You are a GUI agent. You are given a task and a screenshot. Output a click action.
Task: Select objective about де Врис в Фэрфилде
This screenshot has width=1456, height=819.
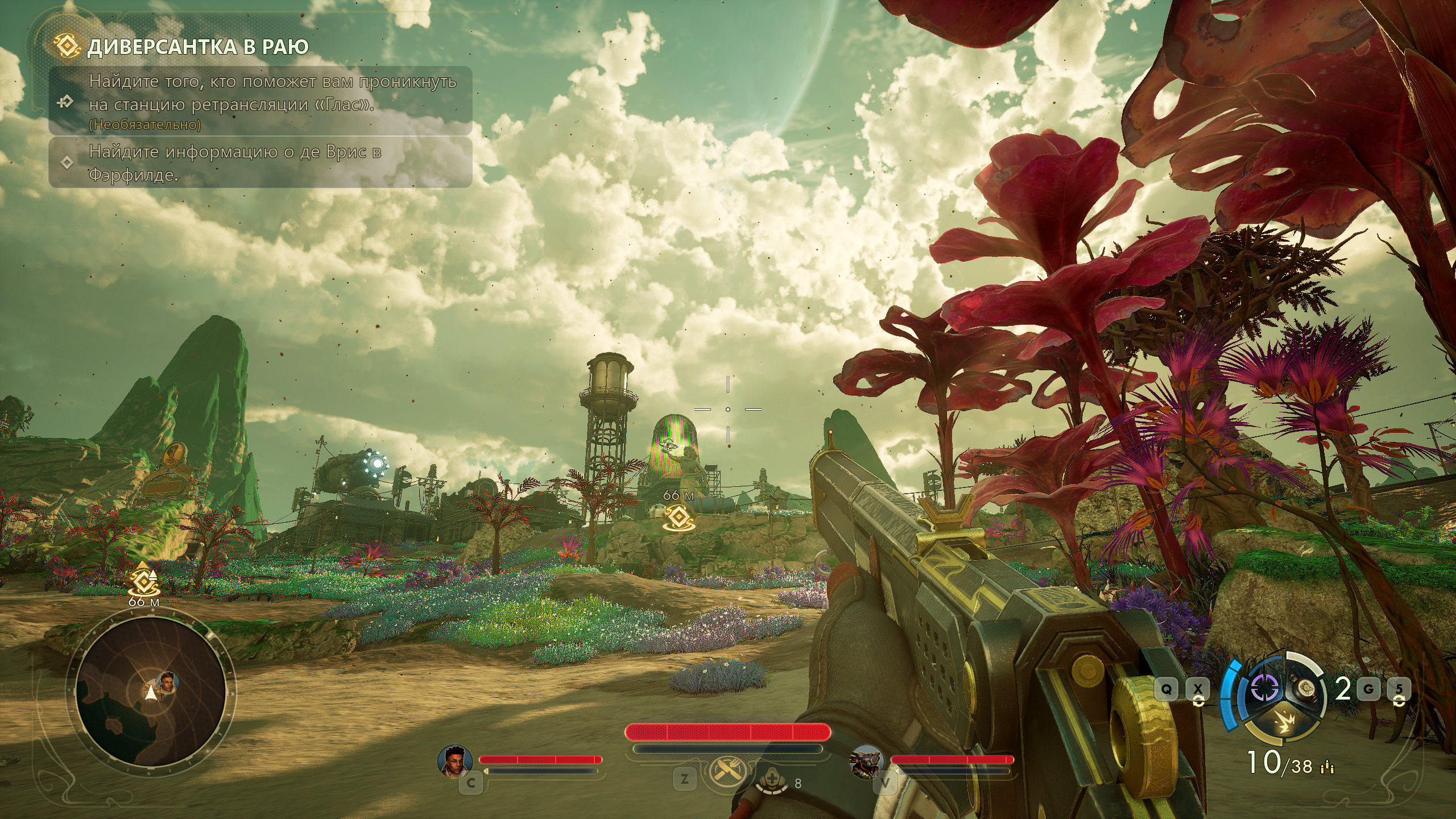pos(234,163)
